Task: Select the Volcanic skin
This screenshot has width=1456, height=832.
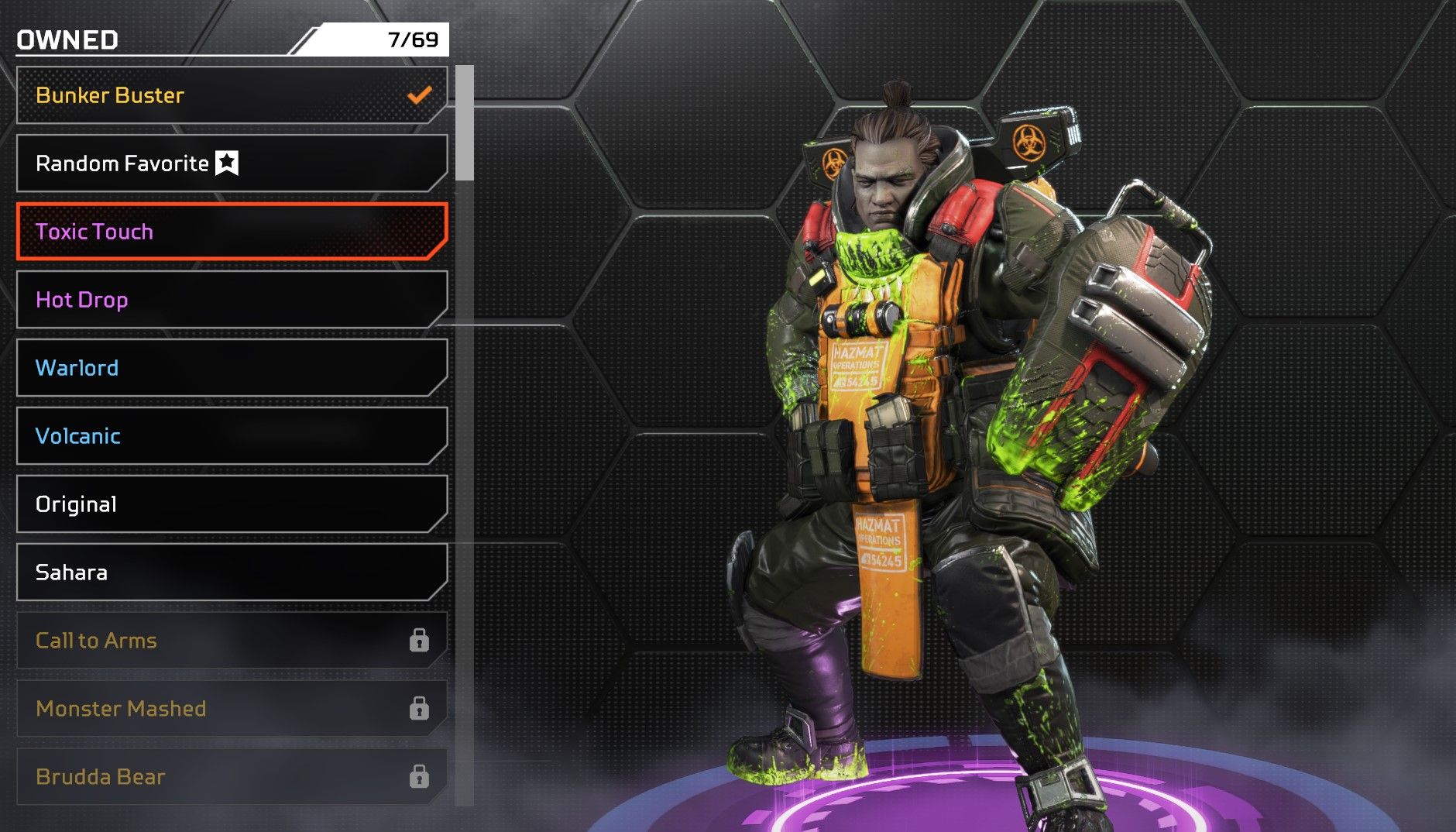Action: tap(231, 436)
